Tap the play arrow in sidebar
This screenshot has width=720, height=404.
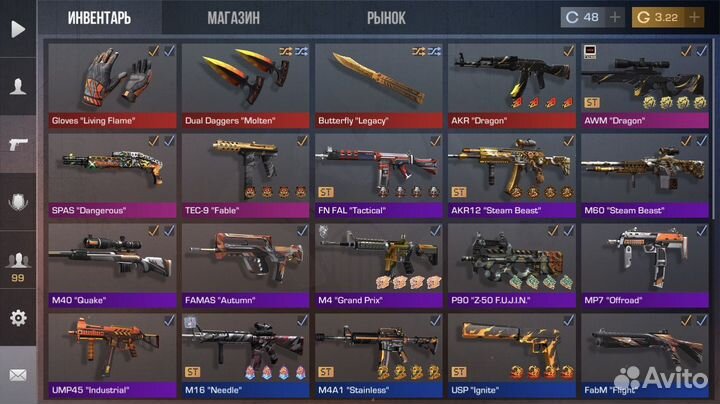pos(17,29)
